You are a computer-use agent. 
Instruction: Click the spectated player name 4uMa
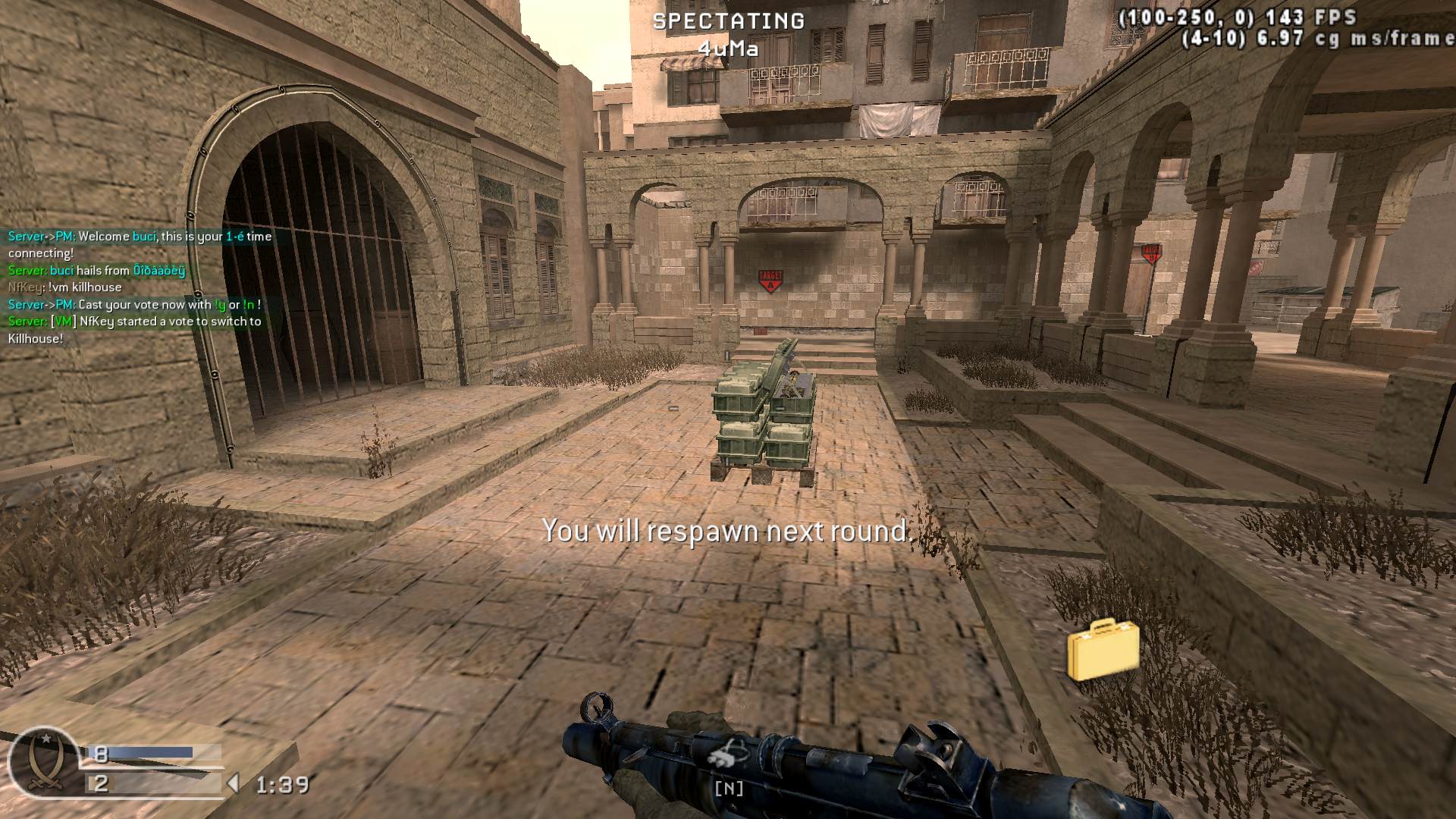point(729,47)
